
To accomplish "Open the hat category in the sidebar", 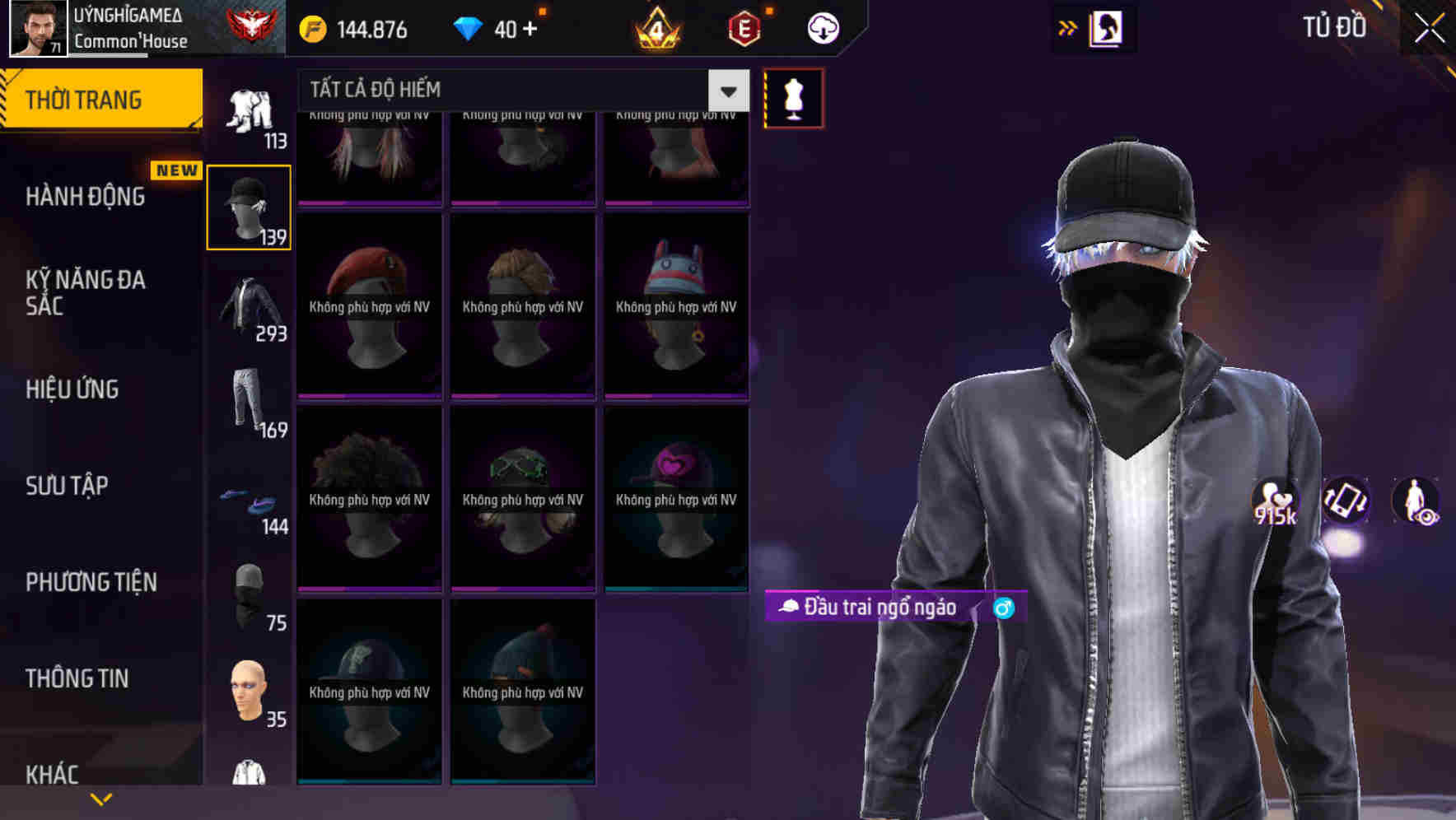I will coord(248,206).
